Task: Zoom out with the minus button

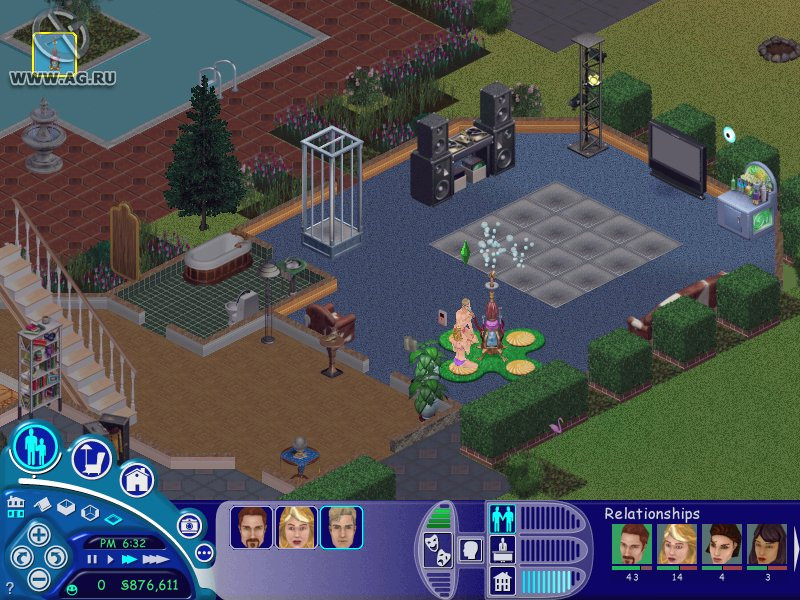Action: click(x=38, y=577)
